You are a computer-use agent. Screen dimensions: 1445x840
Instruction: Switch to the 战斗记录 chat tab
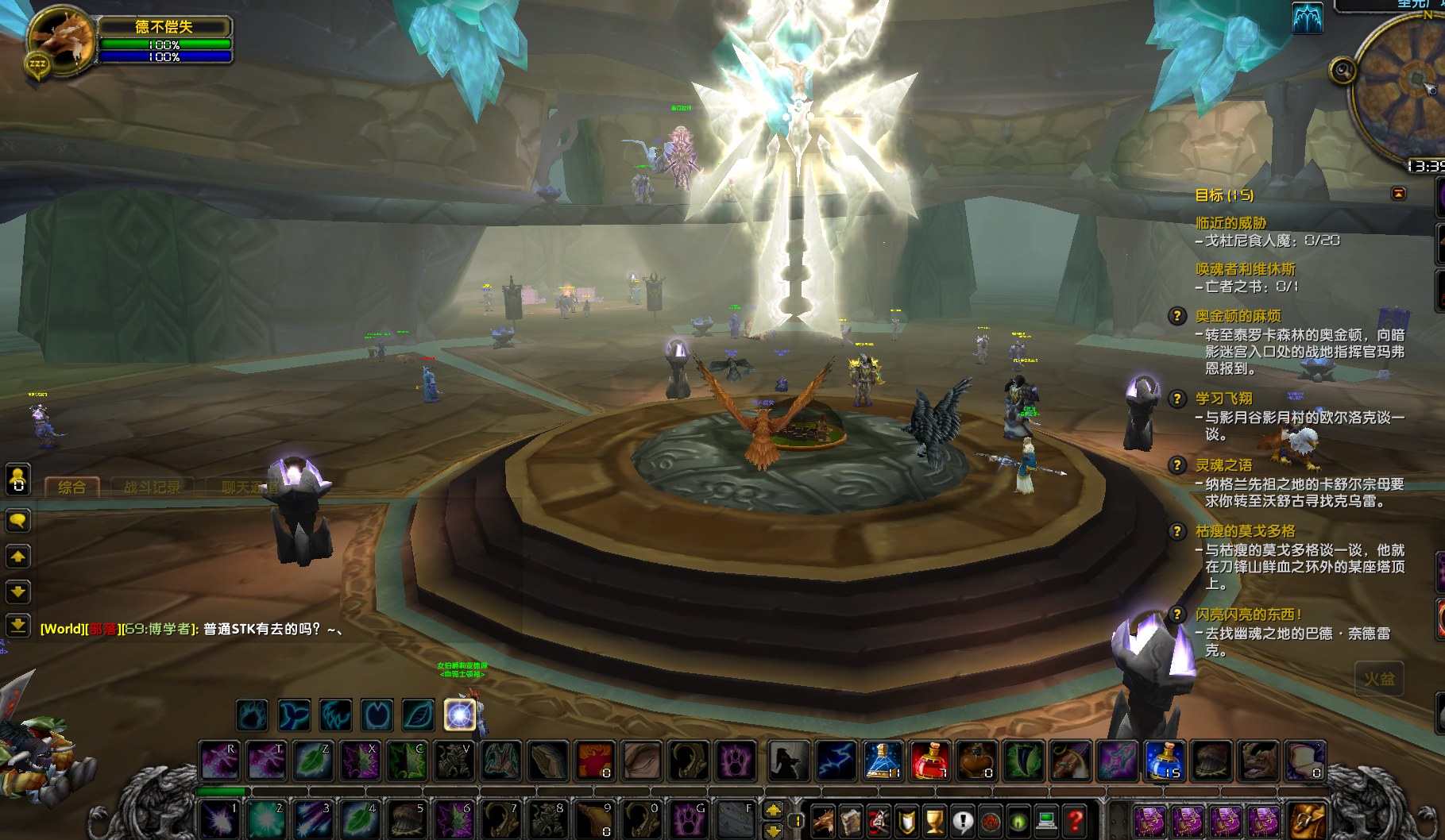click(152, 487)
